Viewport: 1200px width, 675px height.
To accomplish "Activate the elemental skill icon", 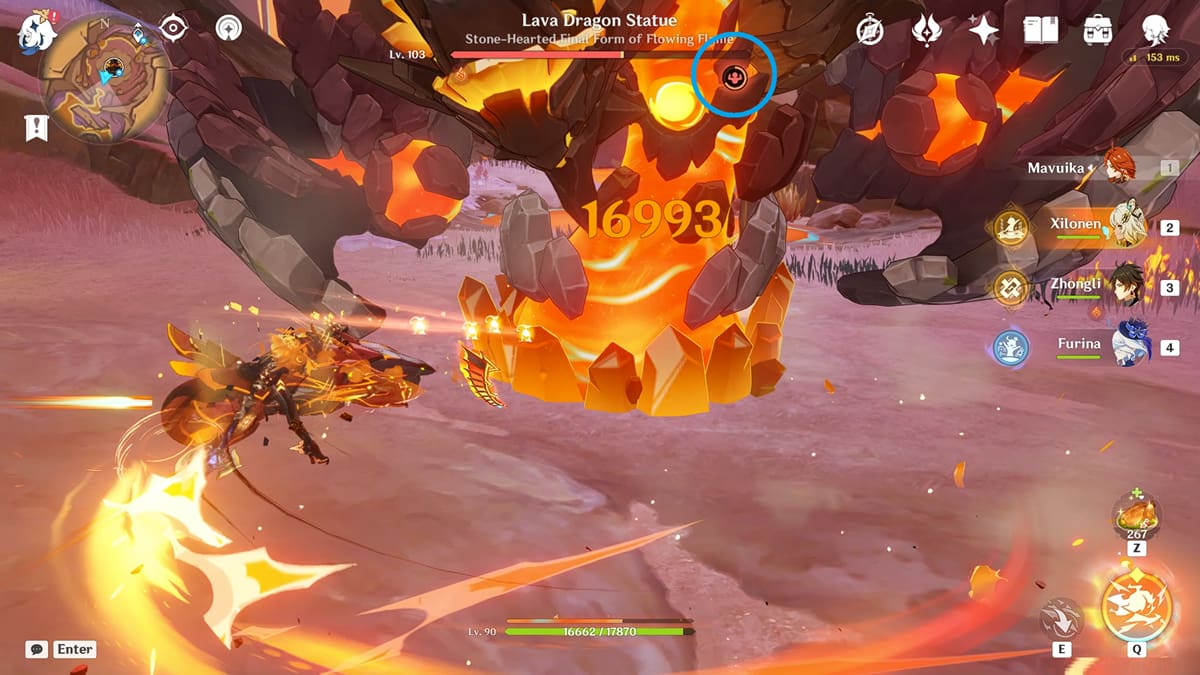I will coord(1061,617).
